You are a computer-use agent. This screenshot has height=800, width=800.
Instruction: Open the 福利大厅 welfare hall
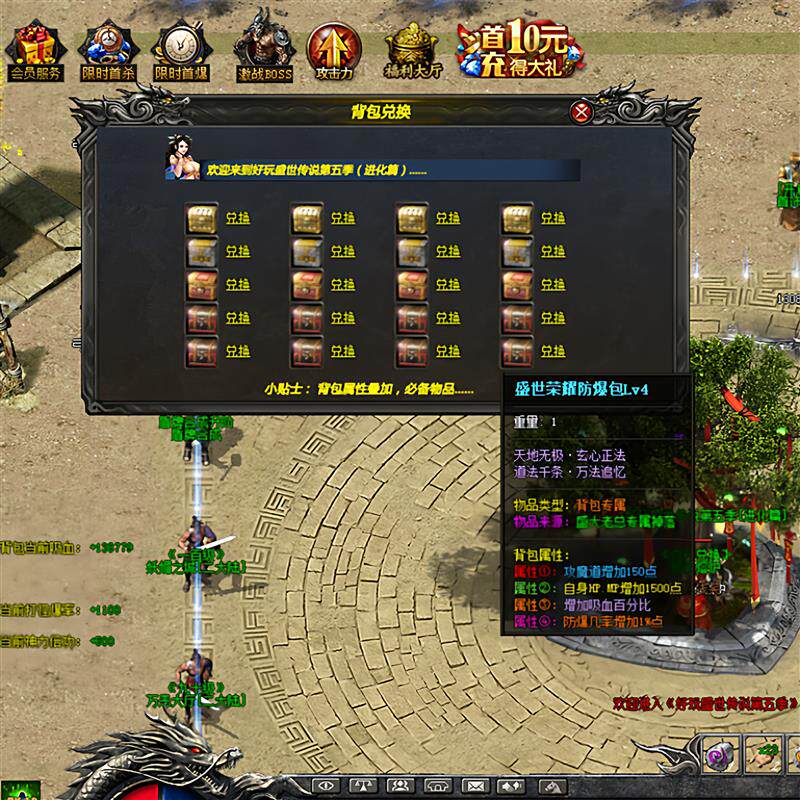click(x=412, y=50)
